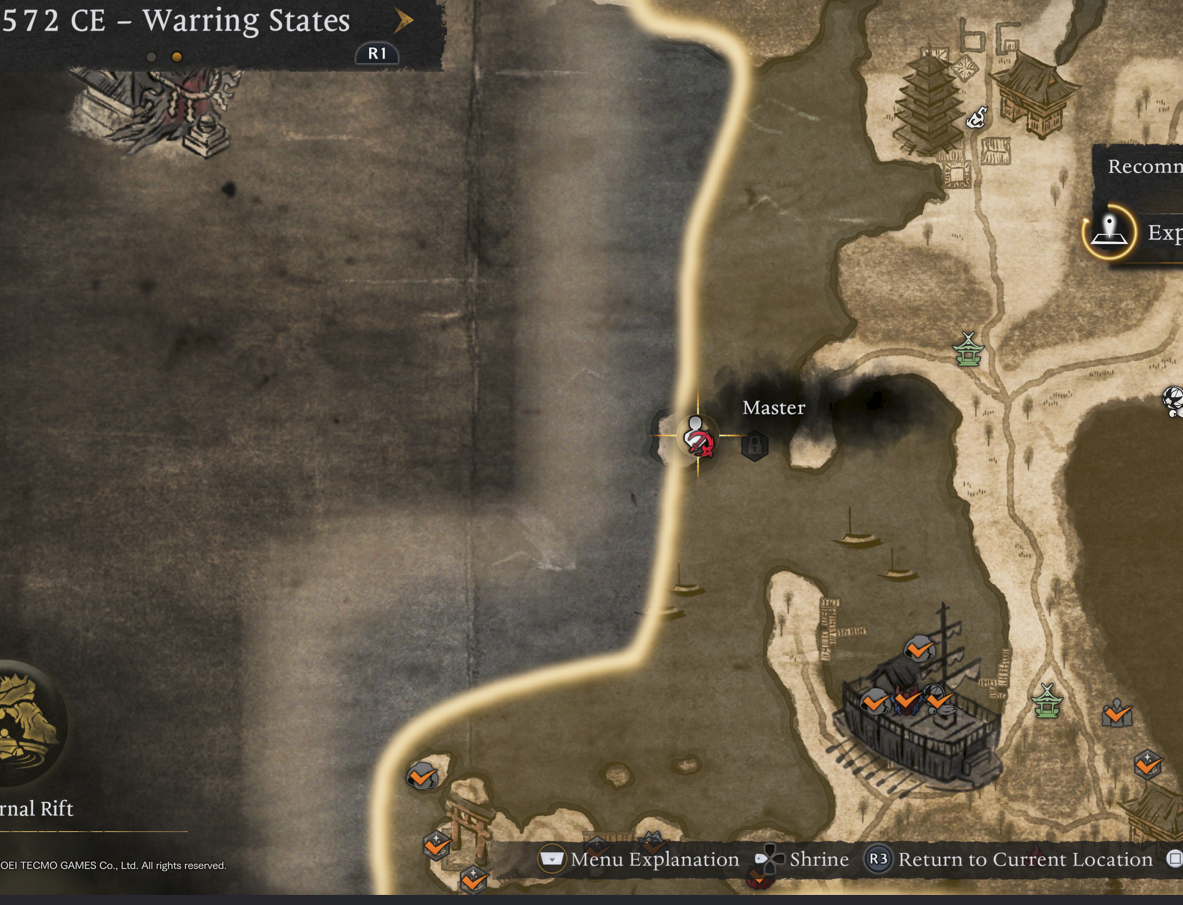Screen dimensions: 1183x905
Task: Click Return to Current Location
Action: 1009,860
